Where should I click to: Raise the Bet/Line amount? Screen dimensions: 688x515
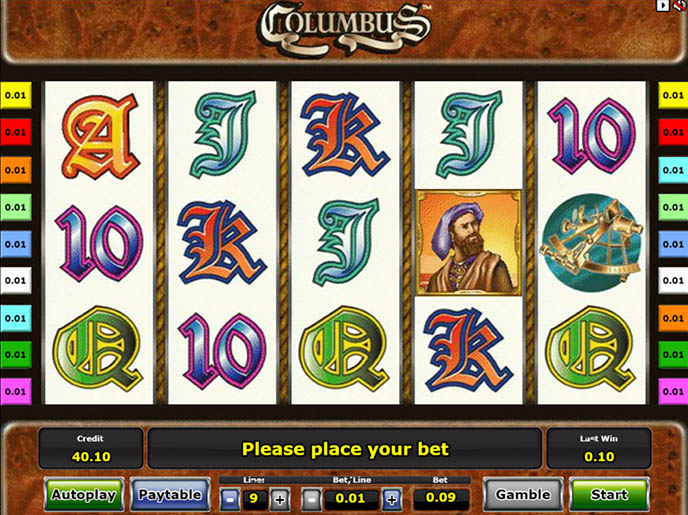pyautogui.click(x=391, y=497)
